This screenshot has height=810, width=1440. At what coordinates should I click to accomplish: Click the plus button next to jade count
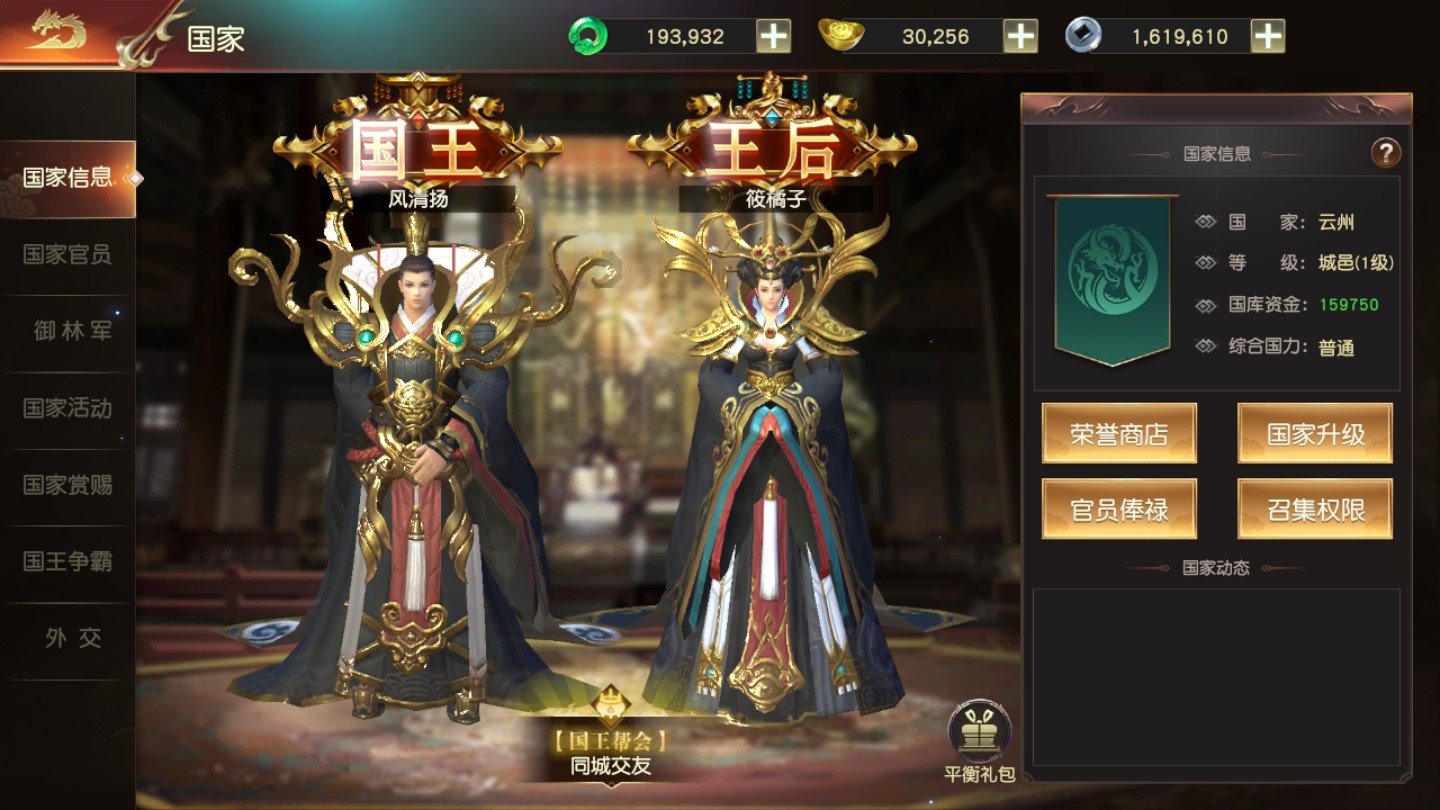pos(775,35)
